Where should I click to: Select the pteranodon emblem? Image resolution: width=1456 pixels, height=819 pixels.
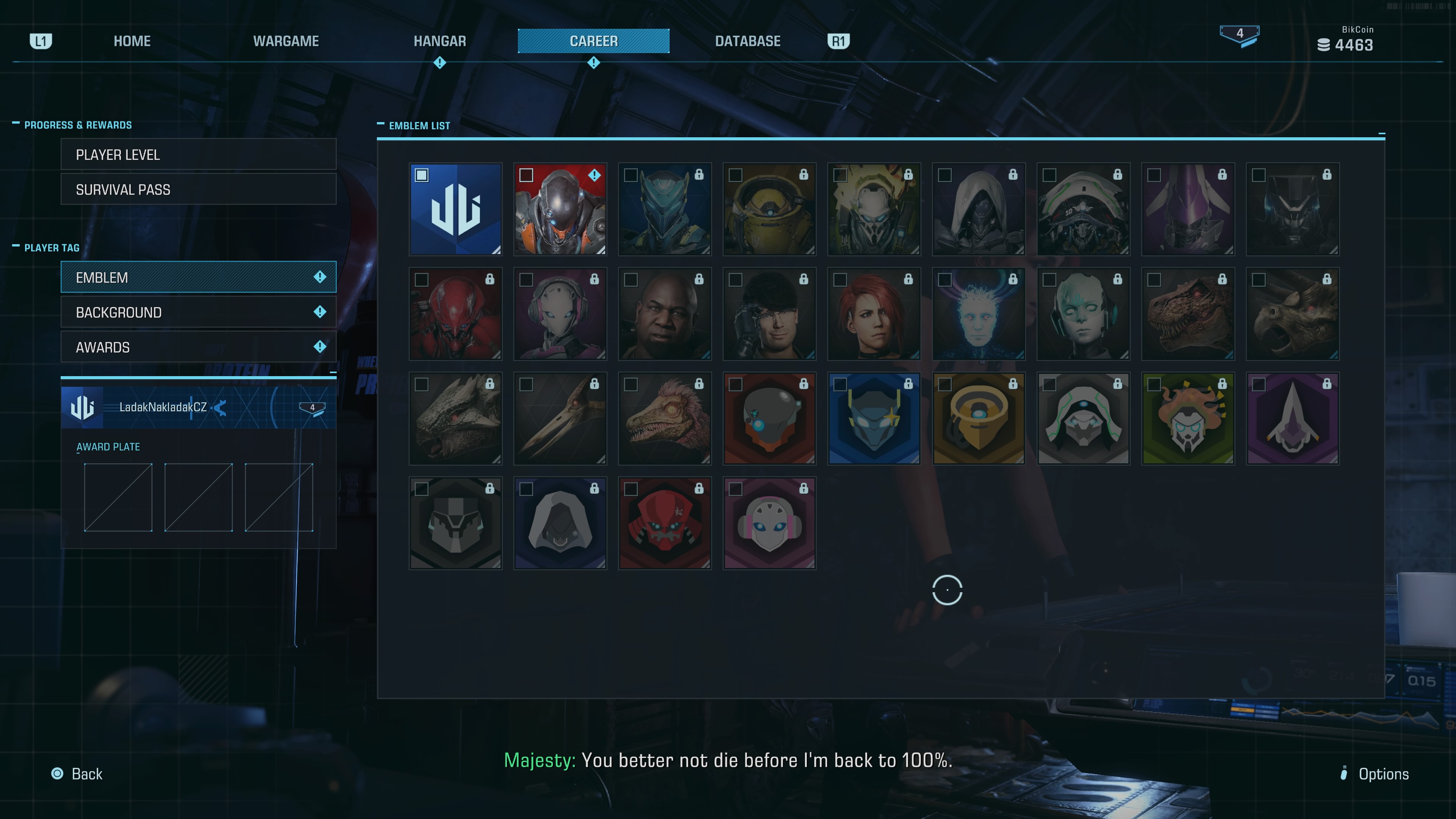[560, 419]
